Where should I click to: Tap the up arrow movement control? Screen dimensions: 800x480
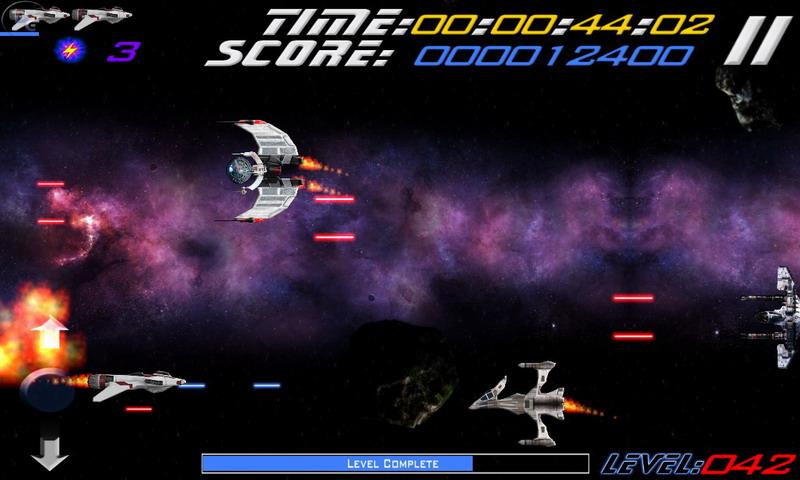(49, 334)
